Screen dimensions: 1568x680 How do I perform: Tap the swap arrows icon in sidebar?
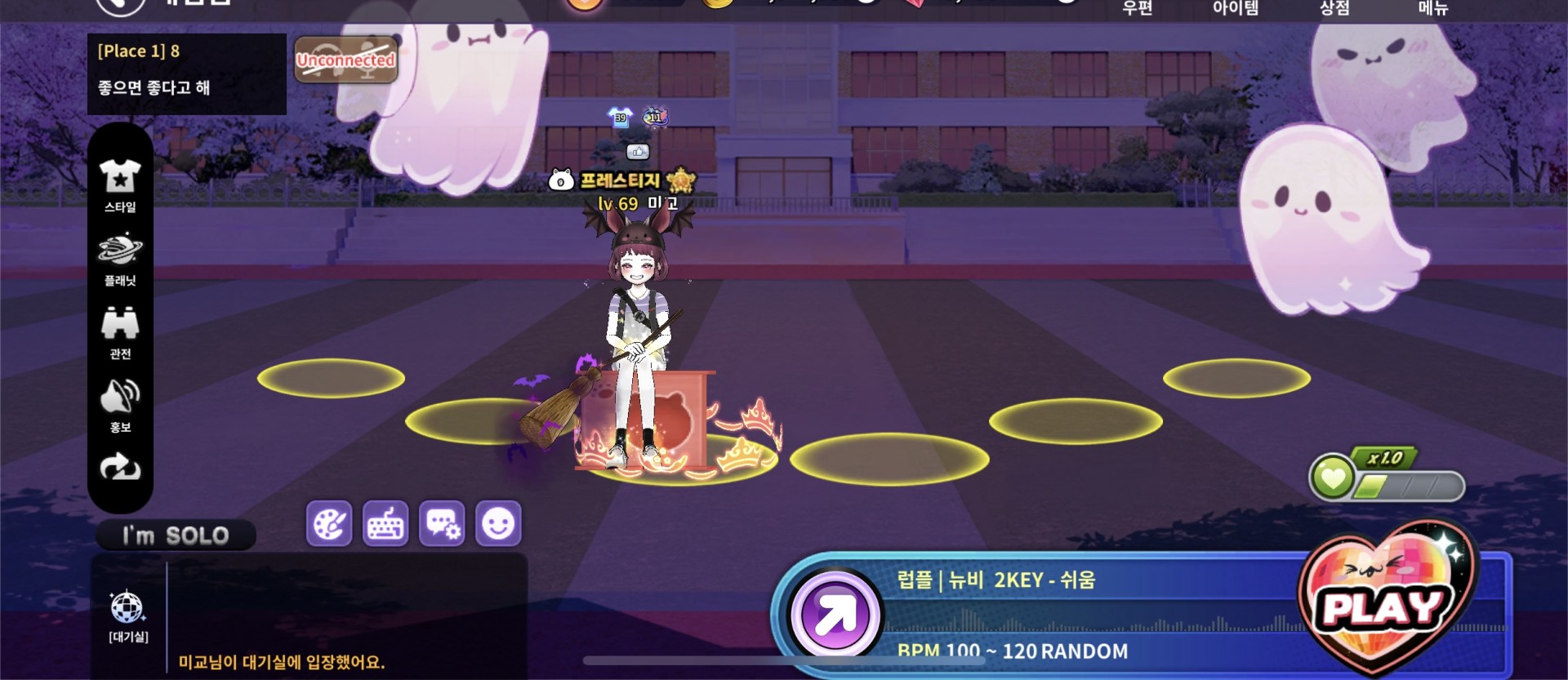coord(120,468)
